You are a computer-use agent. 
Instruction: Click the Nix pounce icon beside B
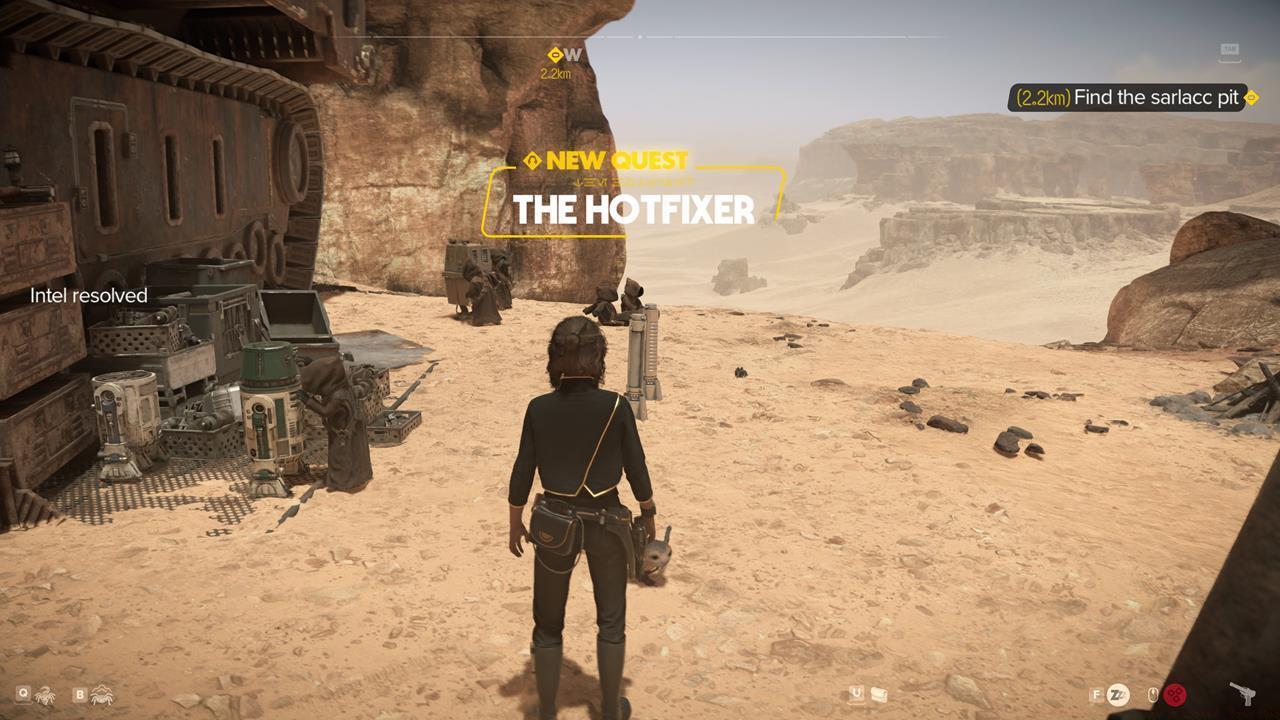(102, 693)
